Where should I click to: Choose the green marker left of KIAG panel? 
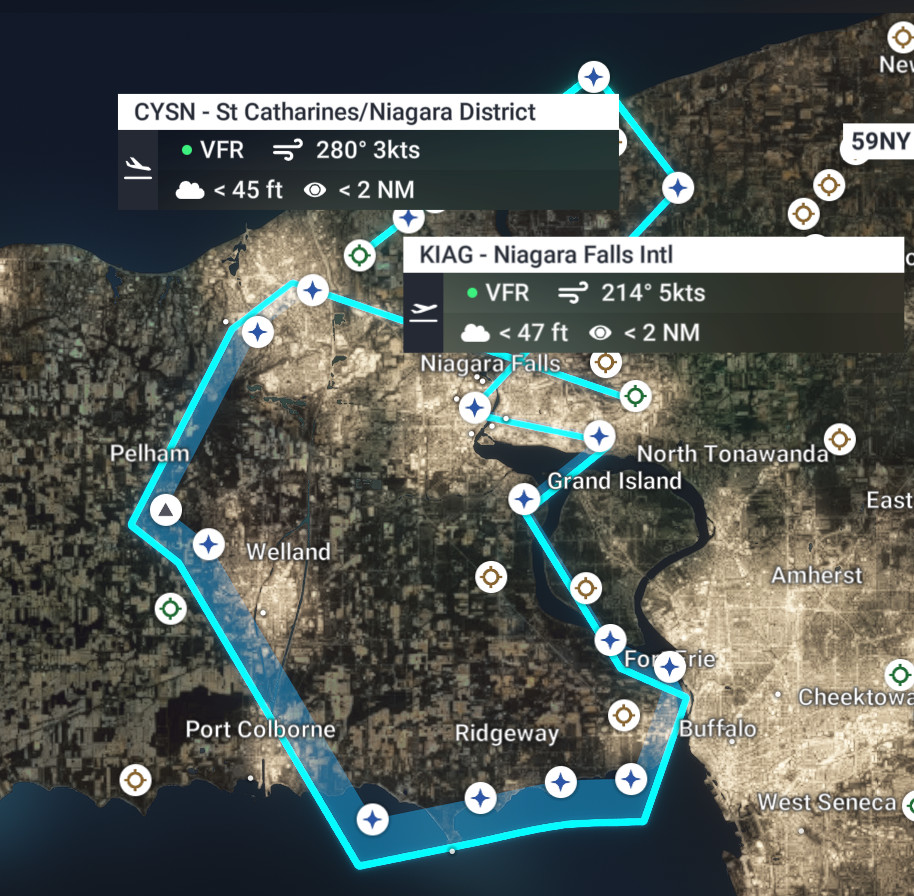360,255
